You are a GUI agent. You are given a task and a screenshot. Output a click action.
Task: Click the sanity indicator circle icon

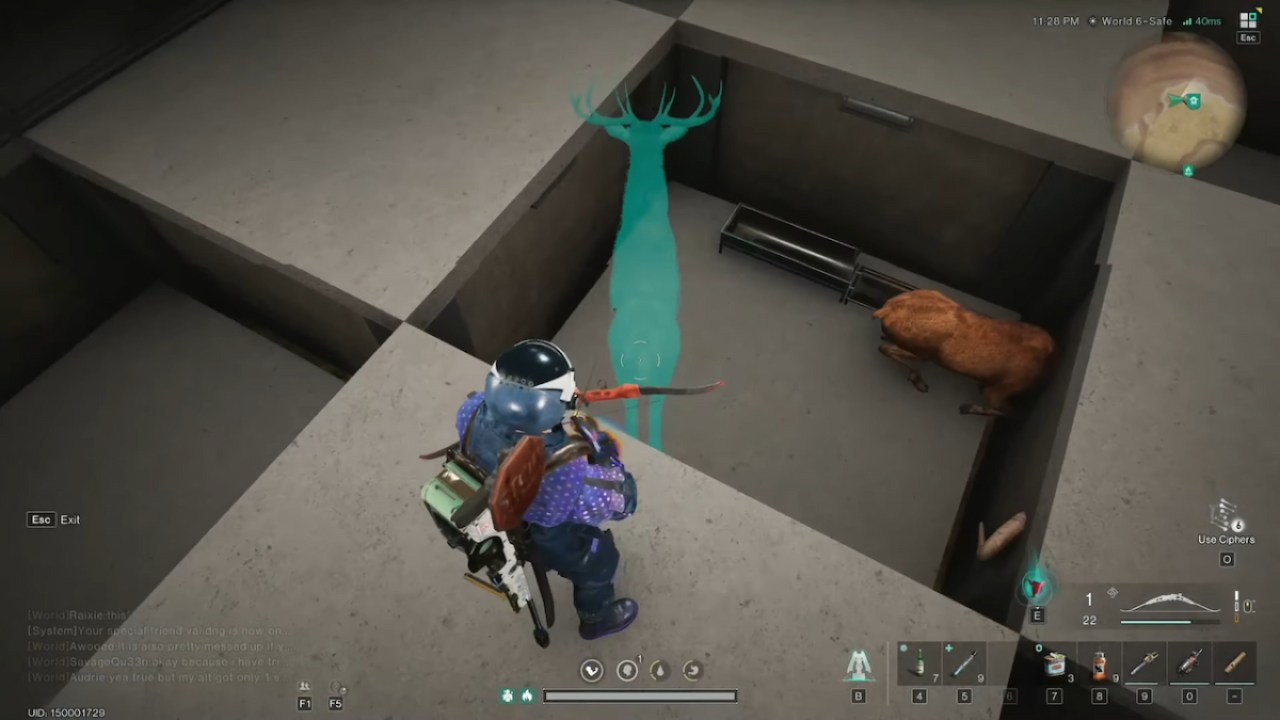click(x=628, y=670)
